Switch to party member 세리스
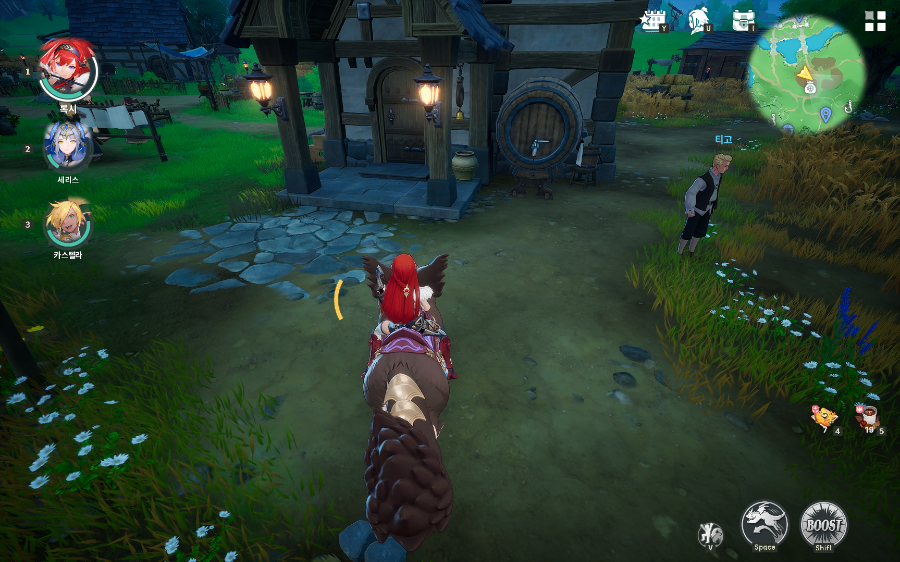900x562 pixels. coord(68,148)
